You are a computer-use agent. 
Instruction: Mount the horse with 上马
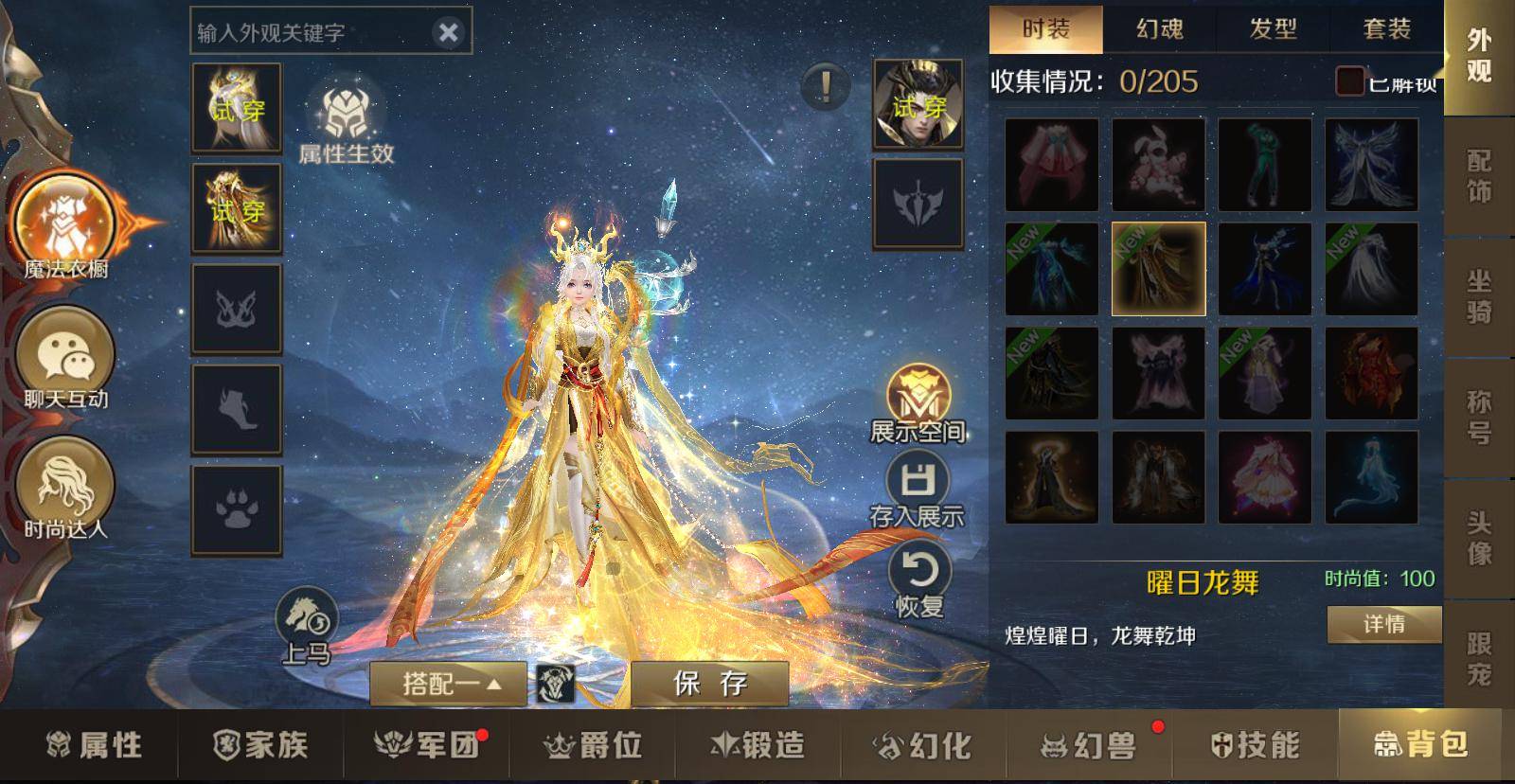(307, 624)
